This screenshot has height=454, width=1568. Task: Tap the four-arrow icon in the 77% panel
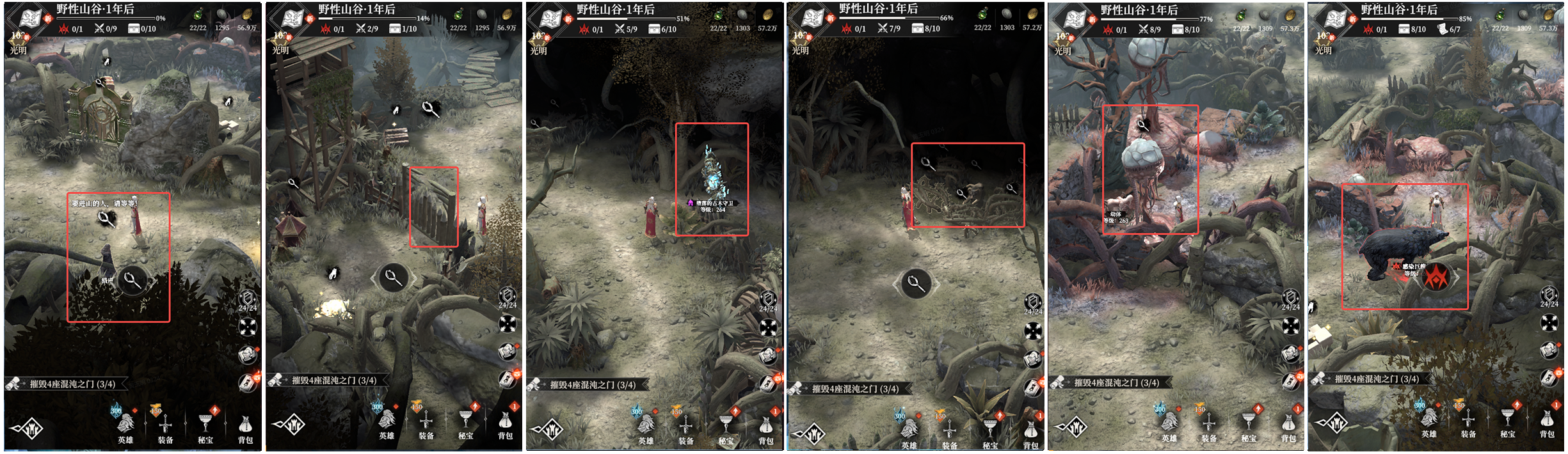1290,326
